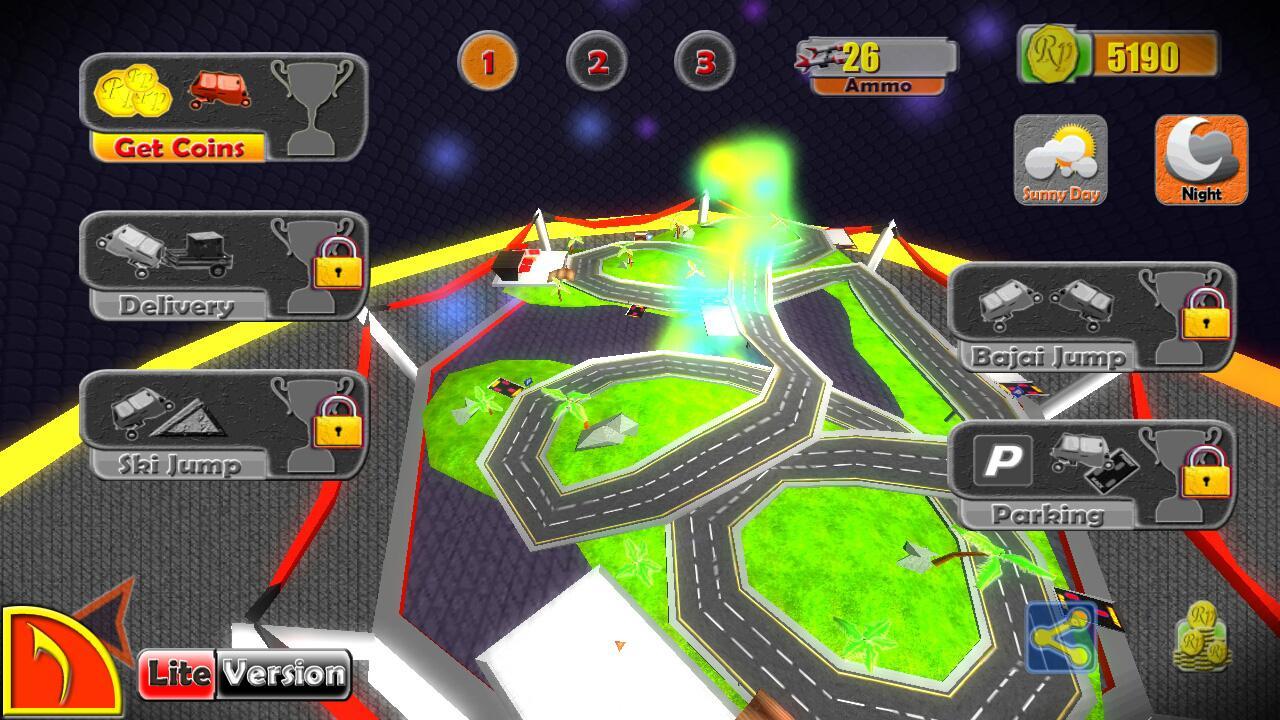Select level number 1
The image size is (1280, 720).
coord(488,62)
